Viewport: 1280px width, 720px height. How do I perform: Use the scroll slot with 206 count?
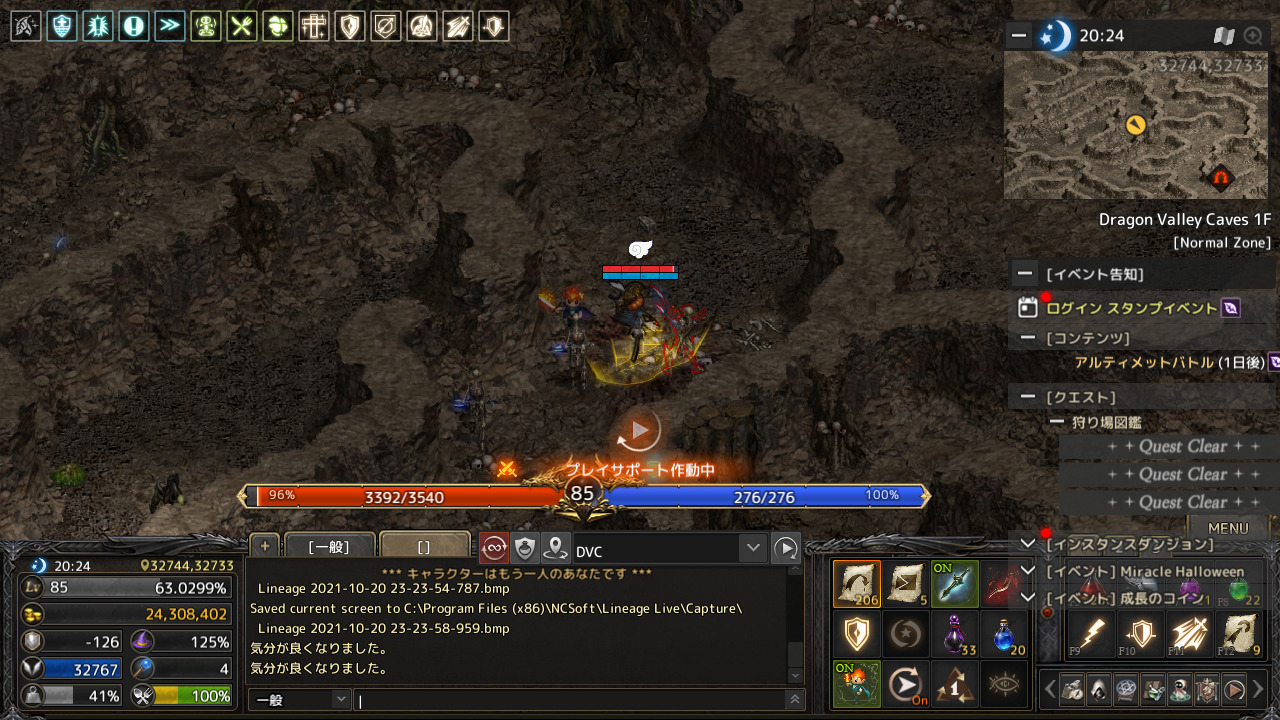(x=856, y=584)
